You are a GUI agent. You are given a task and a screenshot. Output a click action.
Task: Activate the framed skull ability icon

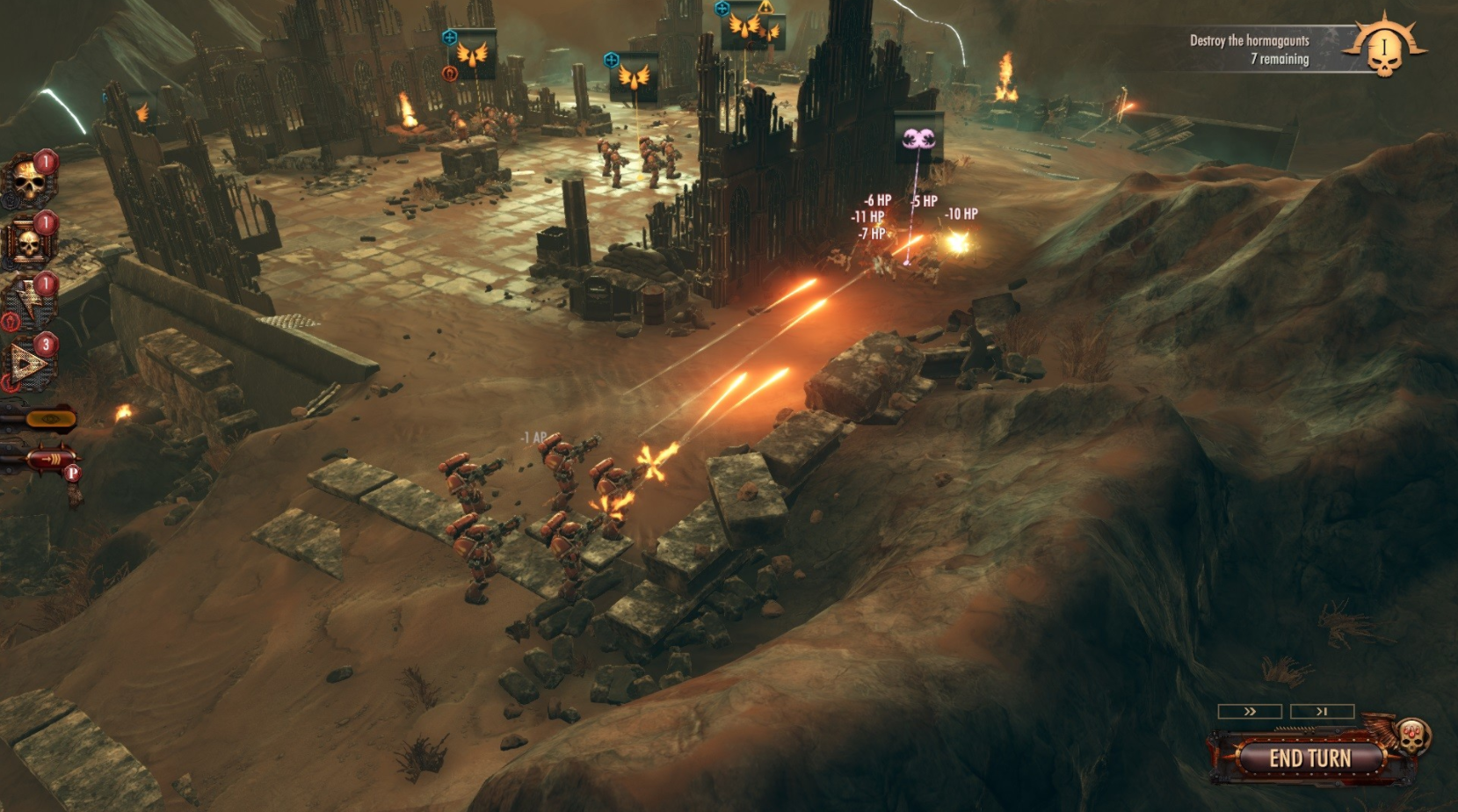28,242
